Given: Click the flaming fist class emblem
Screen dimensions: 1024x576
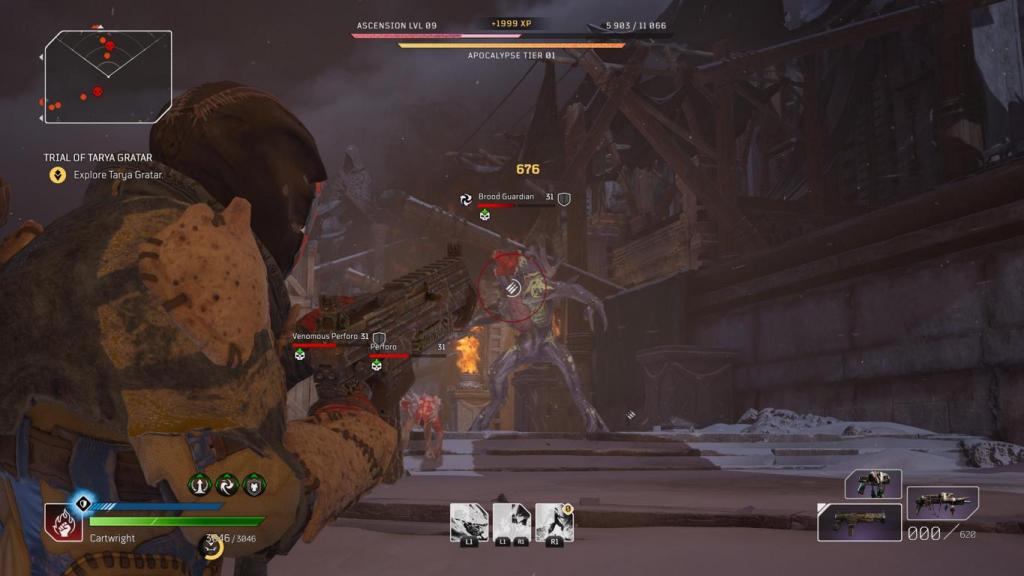Looking at the screenshot, I should tap(62, 522).
